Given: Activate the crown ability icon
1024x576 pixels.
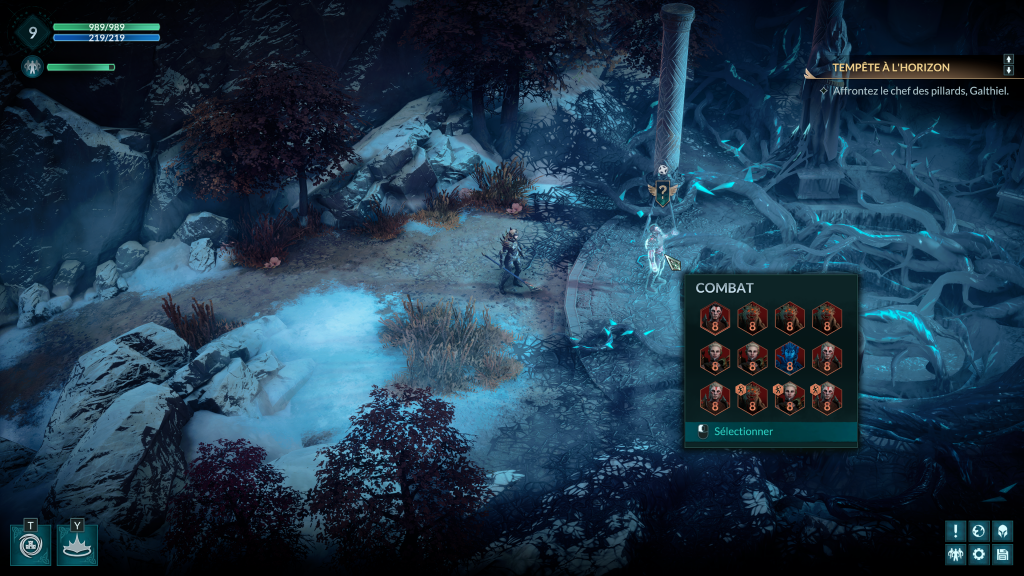Looking at the screenshot, I should pyautogui.click(x=77, y=546).
